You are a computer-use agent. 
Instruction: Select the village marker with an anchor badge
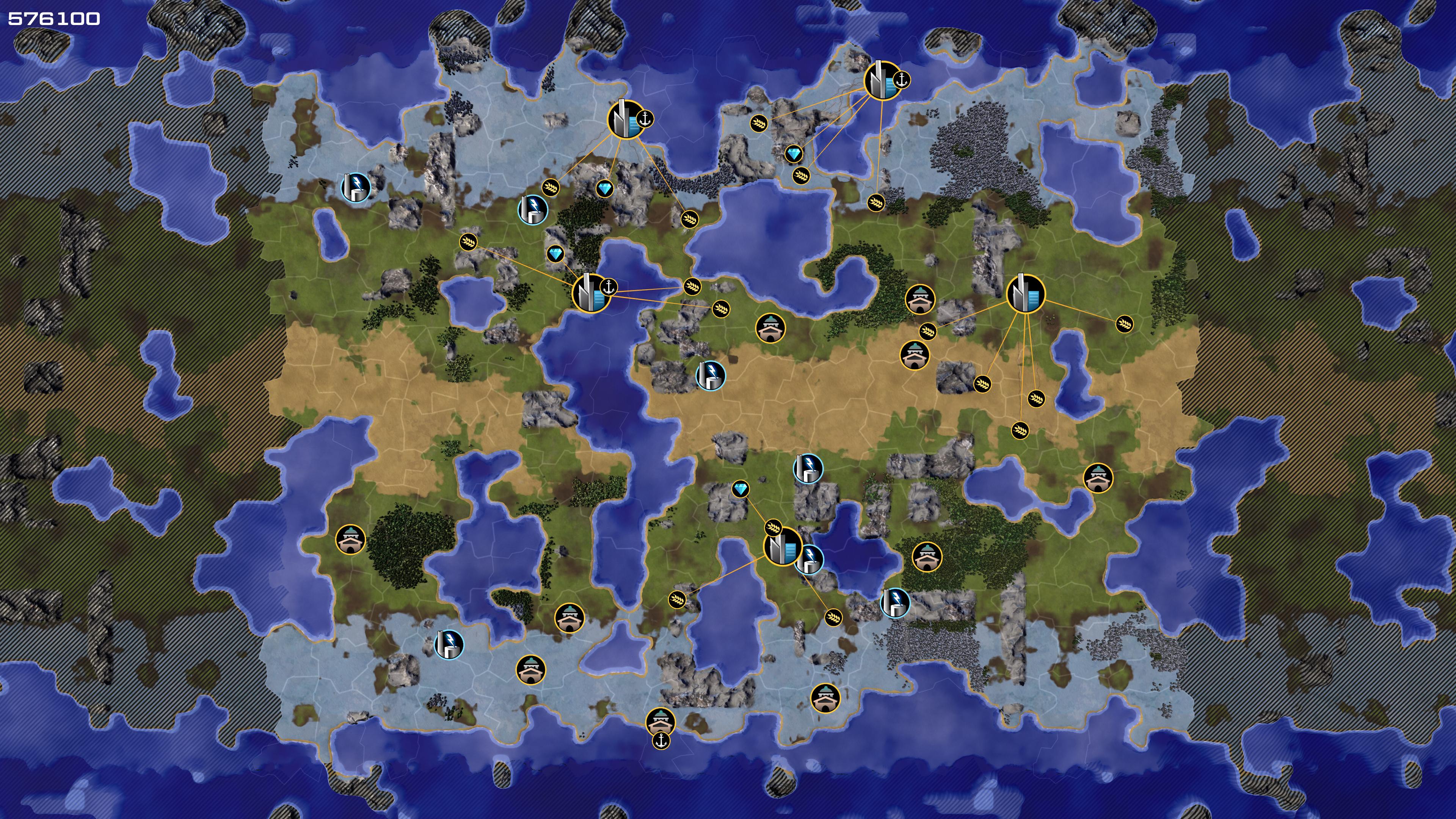tap(660, 721)
